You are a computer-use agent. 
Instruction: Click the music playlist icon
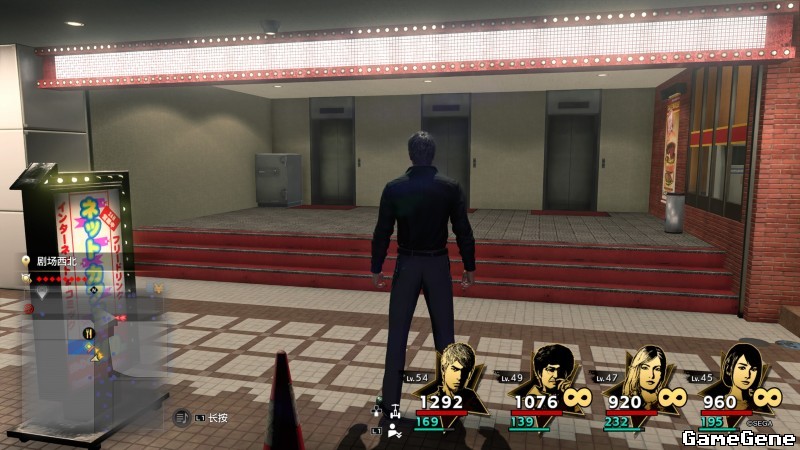click(x=182, y=417)
